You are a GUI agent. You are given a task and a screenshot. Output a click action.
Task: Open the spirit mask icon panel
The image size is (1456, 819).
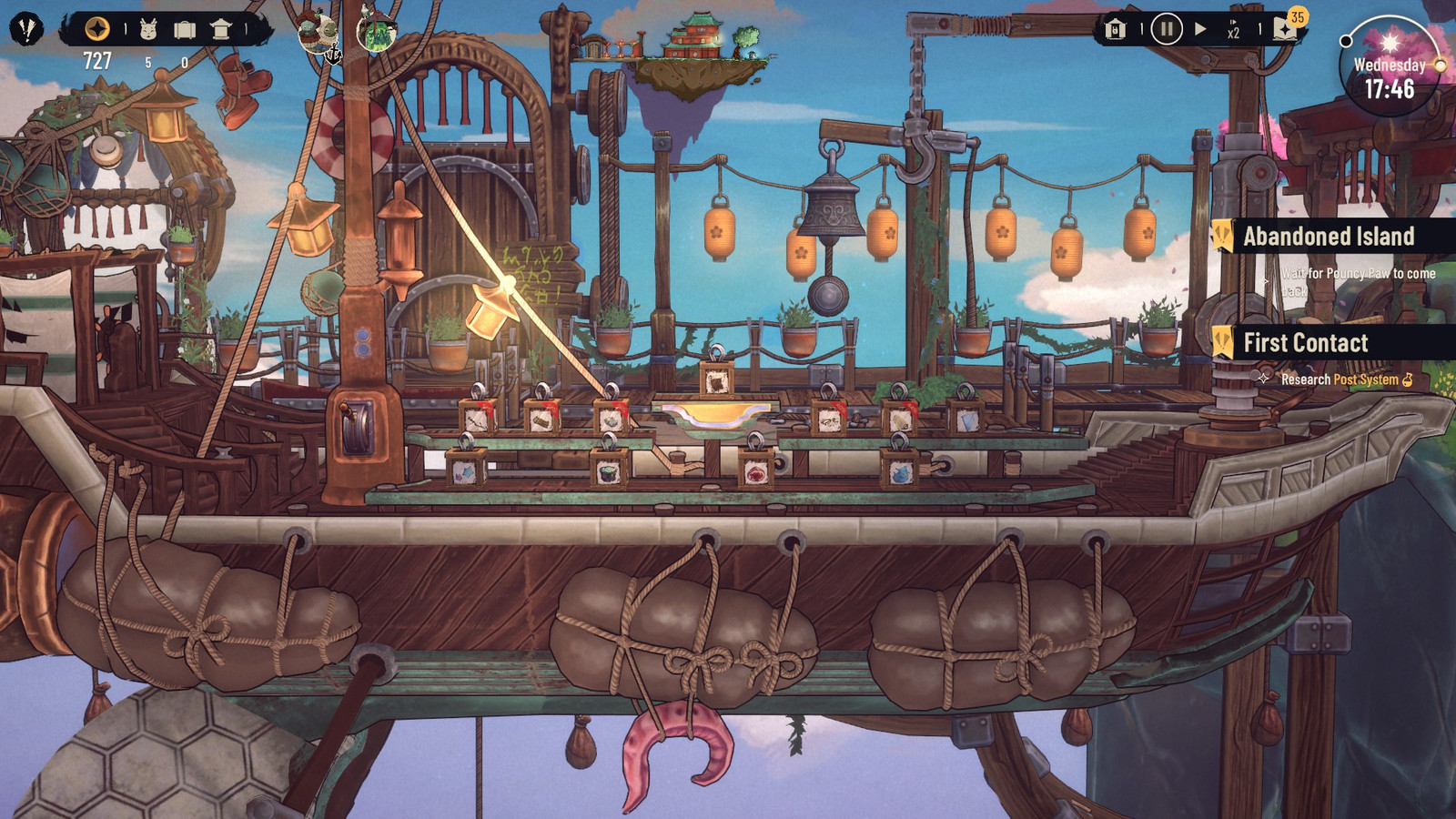point(148,30)
